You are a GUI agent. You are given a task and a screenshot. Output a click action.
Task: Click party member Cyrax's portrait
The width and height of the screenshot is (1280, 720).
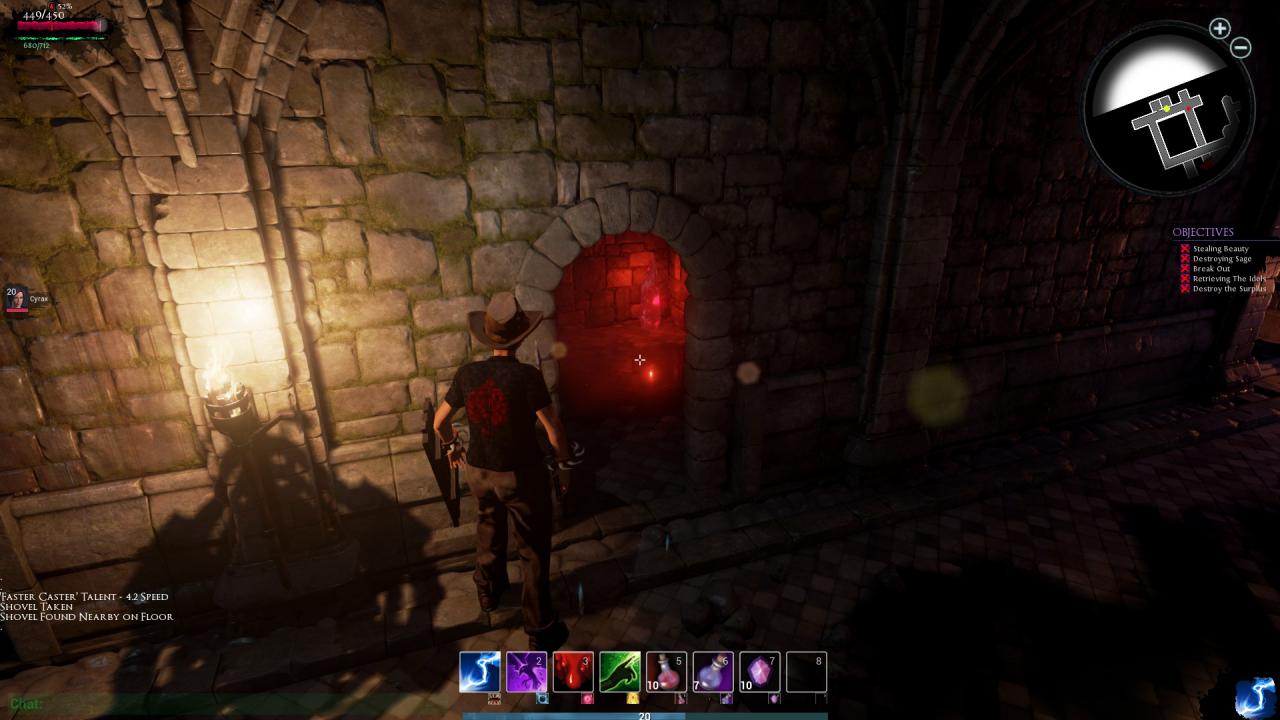[x=17, y=298]
